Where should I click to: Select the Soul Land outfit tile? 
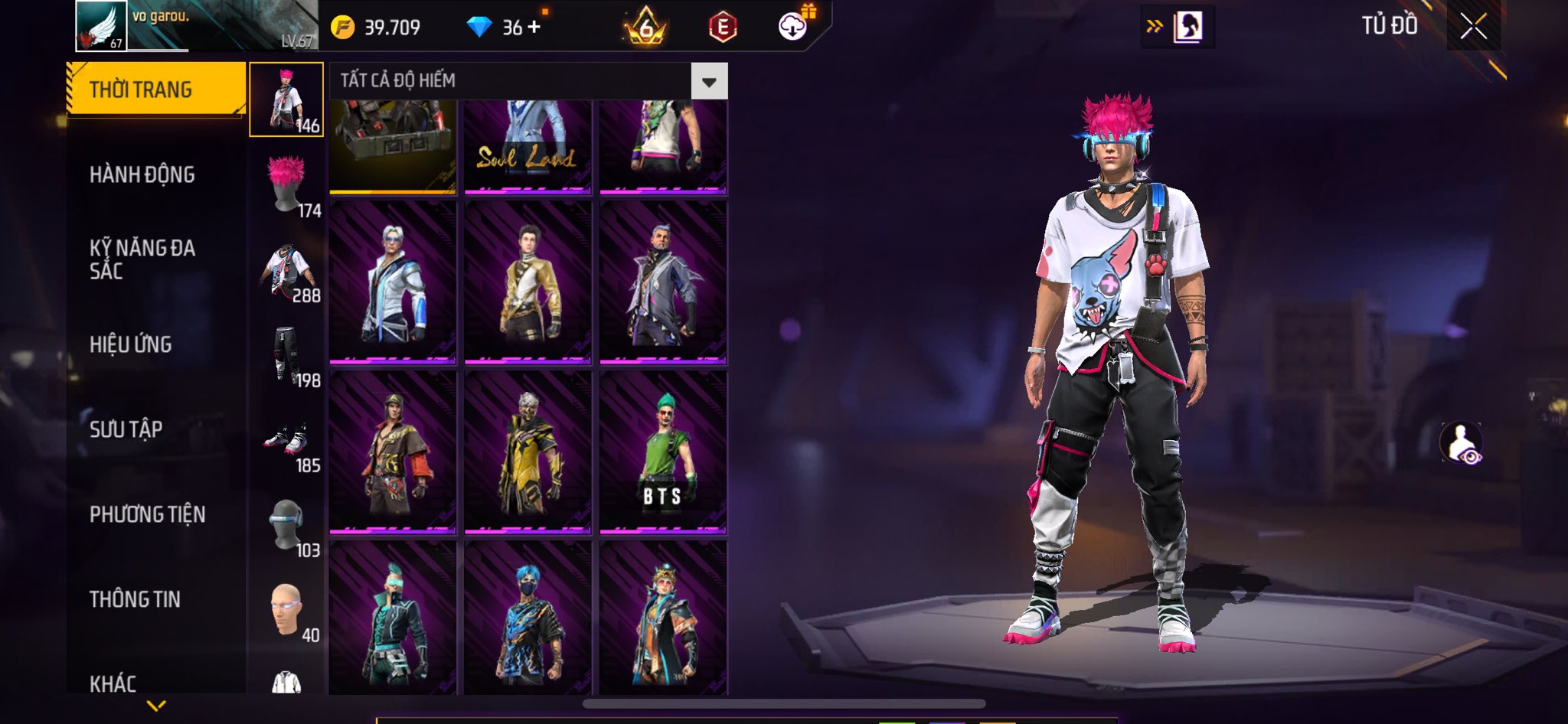(x=528, y=145)
